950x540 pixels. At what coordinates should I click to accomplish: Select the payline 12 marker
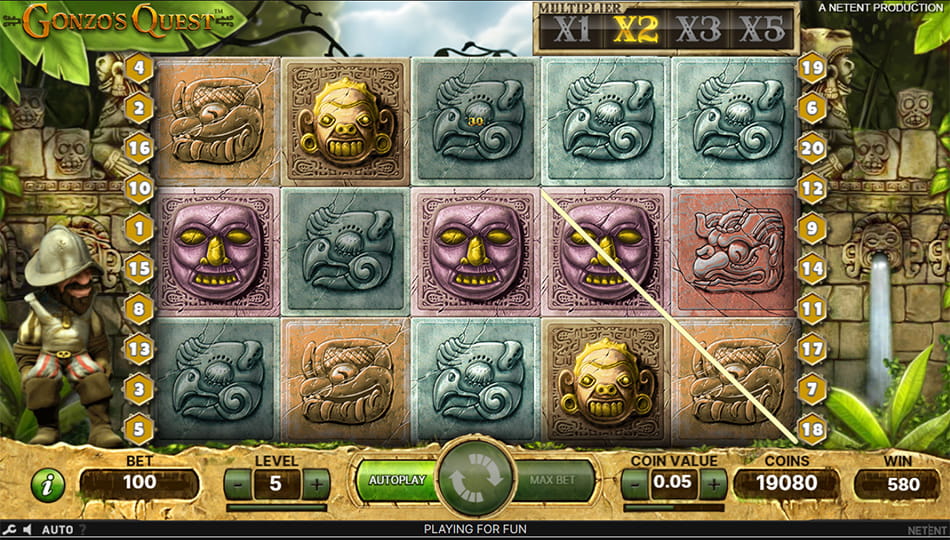[811, 187]
